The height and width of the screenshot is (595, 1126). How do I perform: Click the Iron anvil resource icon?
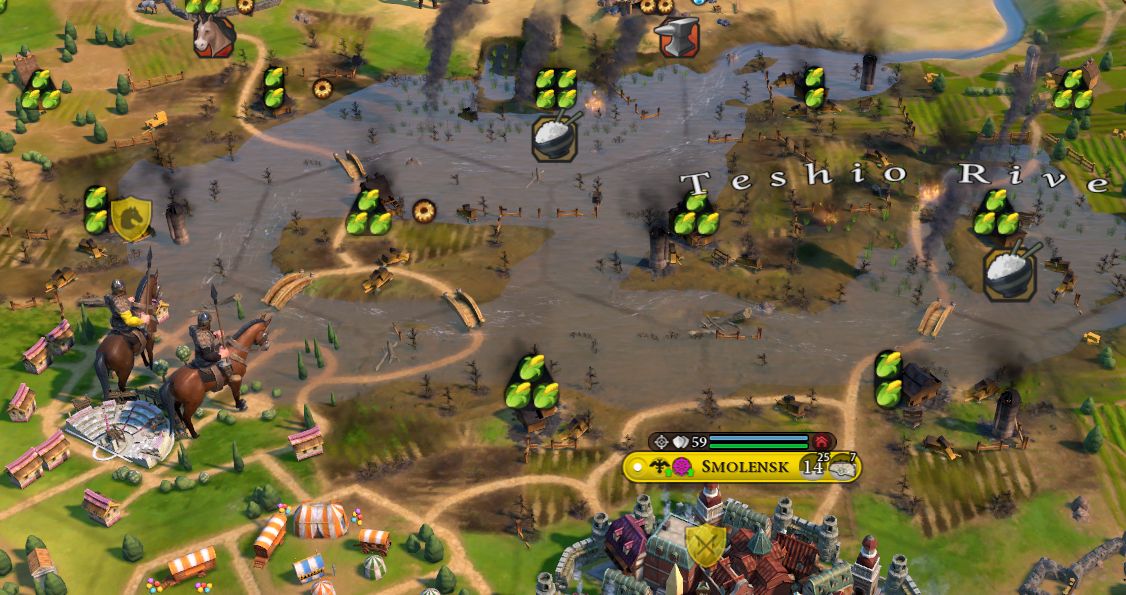(x=677, y=37)
